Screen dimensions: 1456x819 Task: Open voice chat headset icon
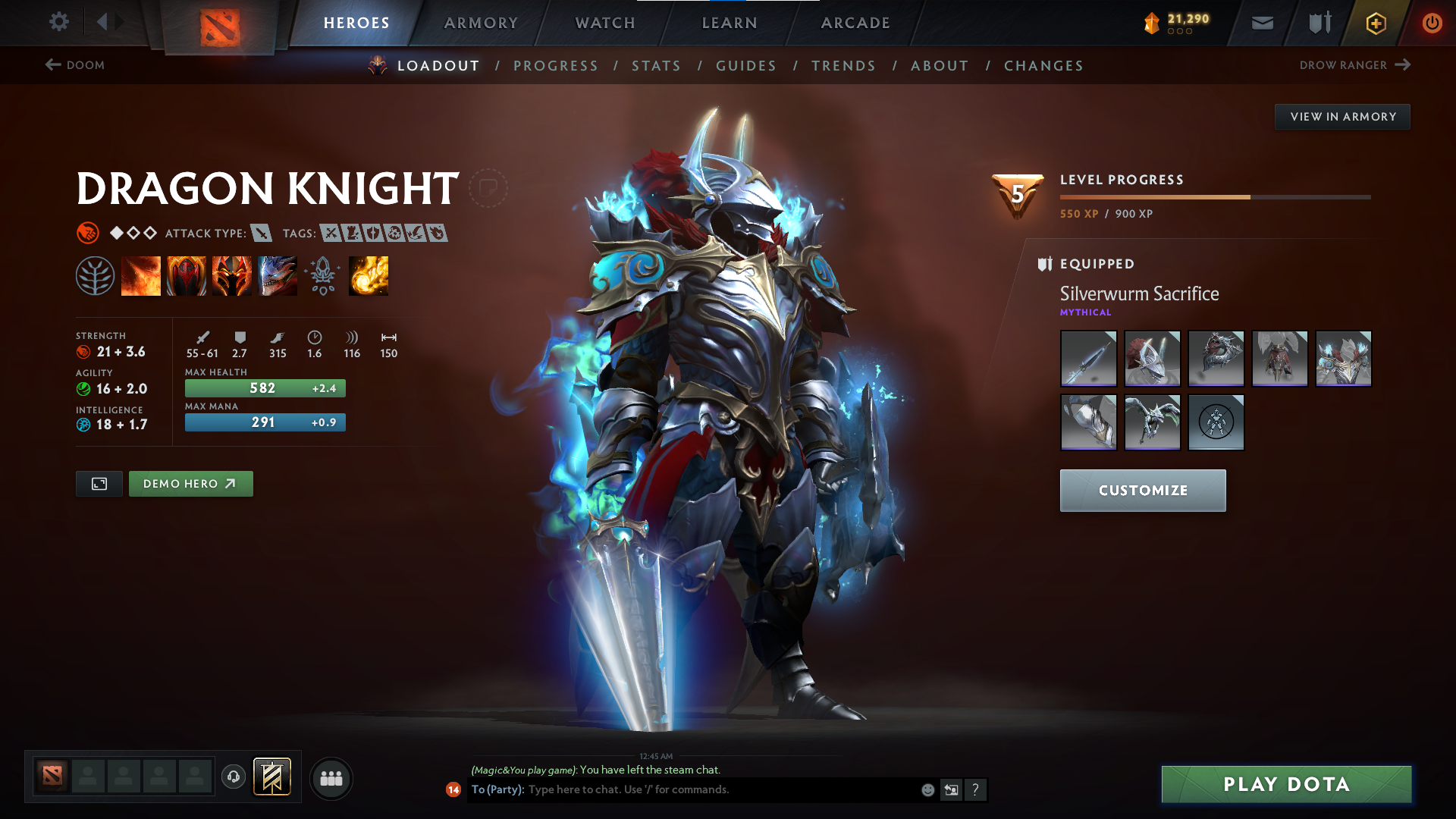click(x=233, y=777)
